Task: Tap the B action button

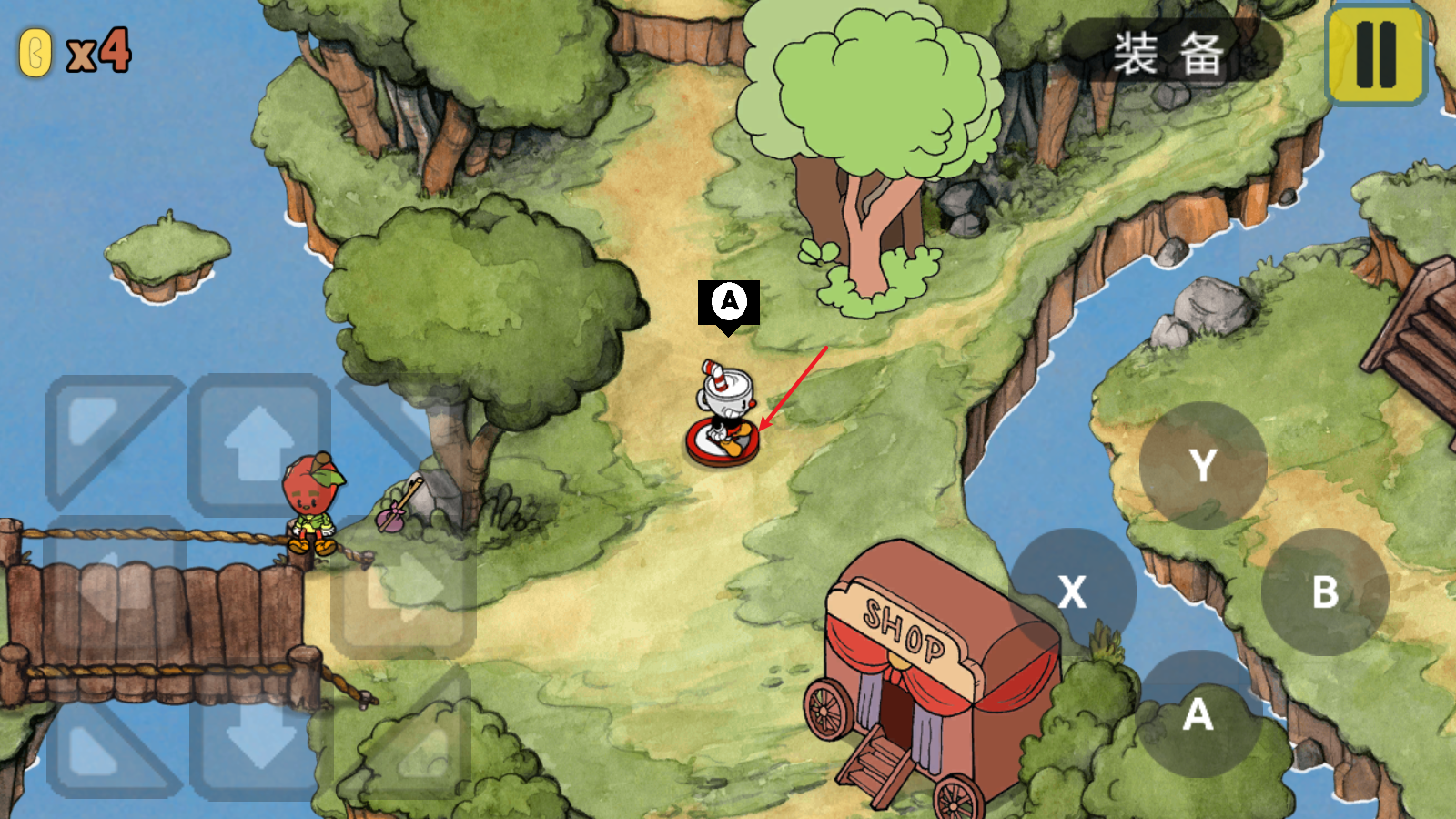Action: [x=1325, y=591]
